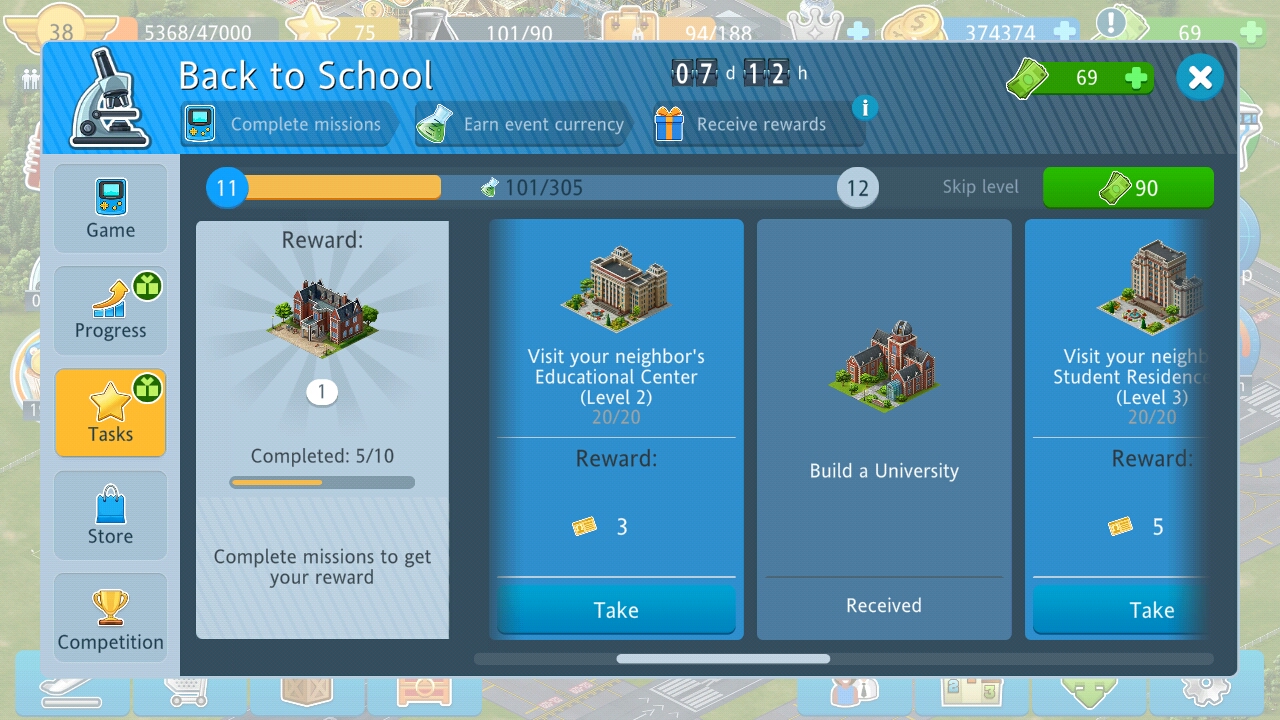Open the event Store tab
Screen dimensions: 1280x720
click(110, 515)
